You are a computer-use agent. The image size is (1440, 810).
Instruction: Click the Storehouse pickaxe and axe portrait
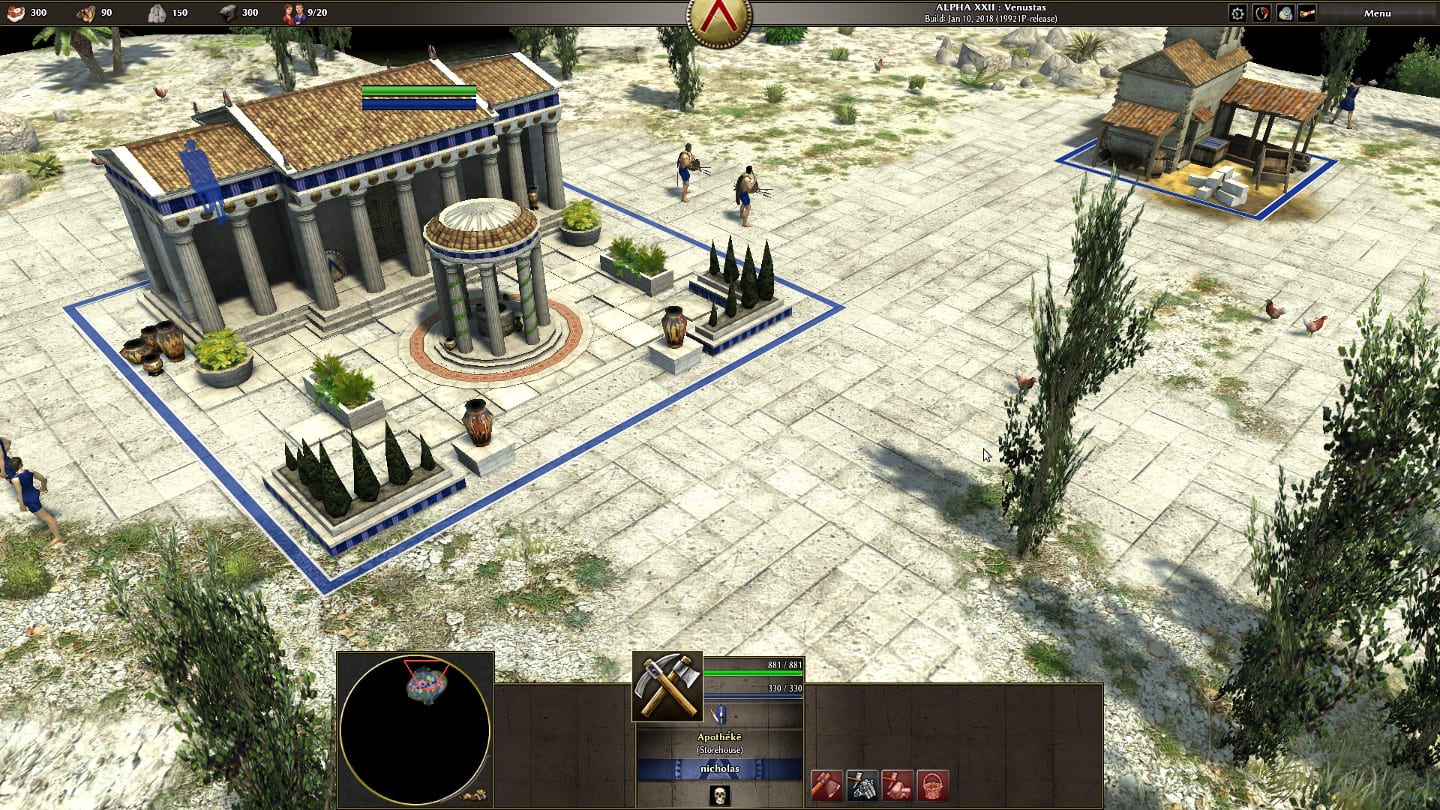(x=667, y=686)
